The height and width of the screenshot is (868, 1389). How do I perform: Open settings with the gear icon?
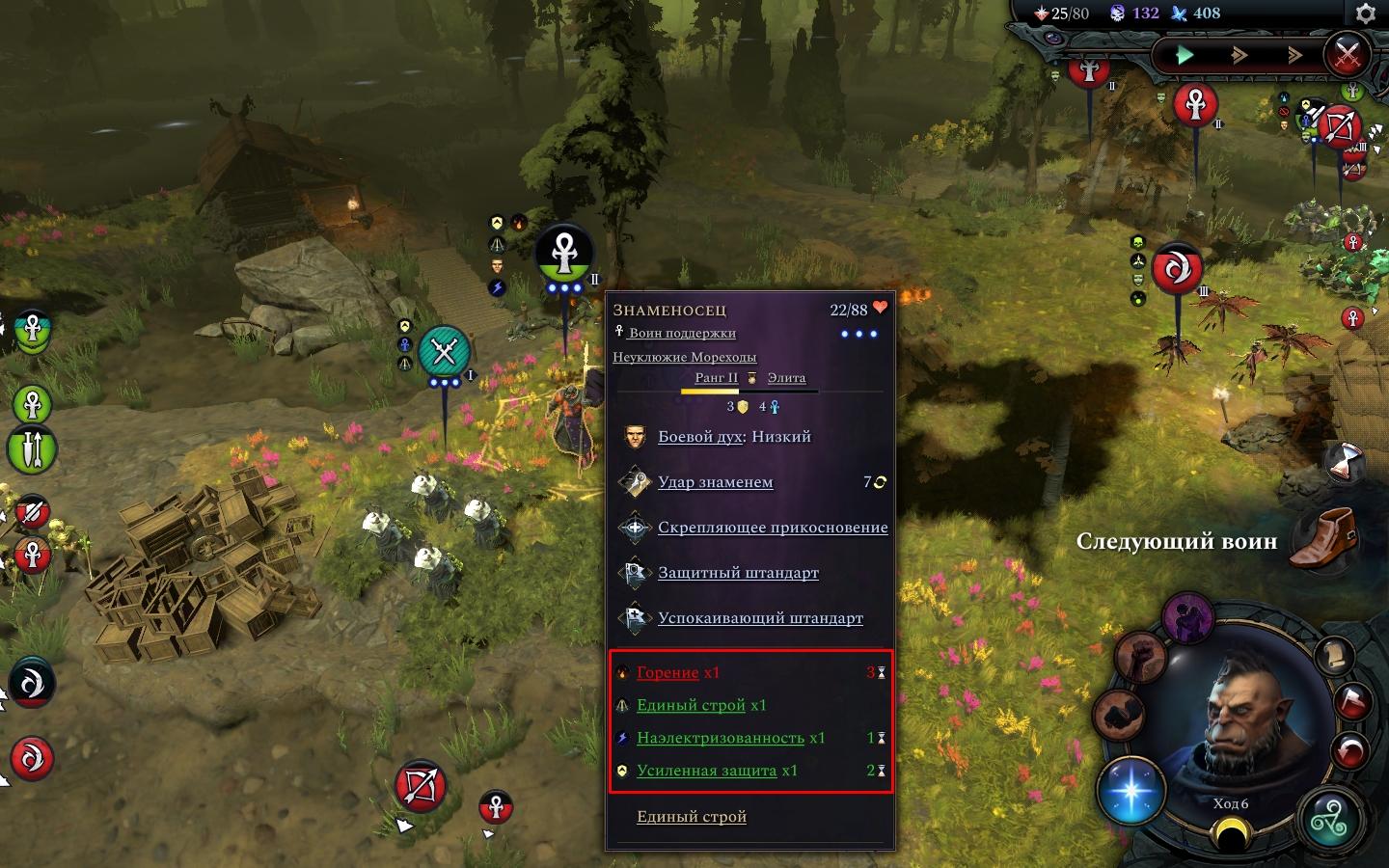pyautogui.click(x=1365, y=14)
